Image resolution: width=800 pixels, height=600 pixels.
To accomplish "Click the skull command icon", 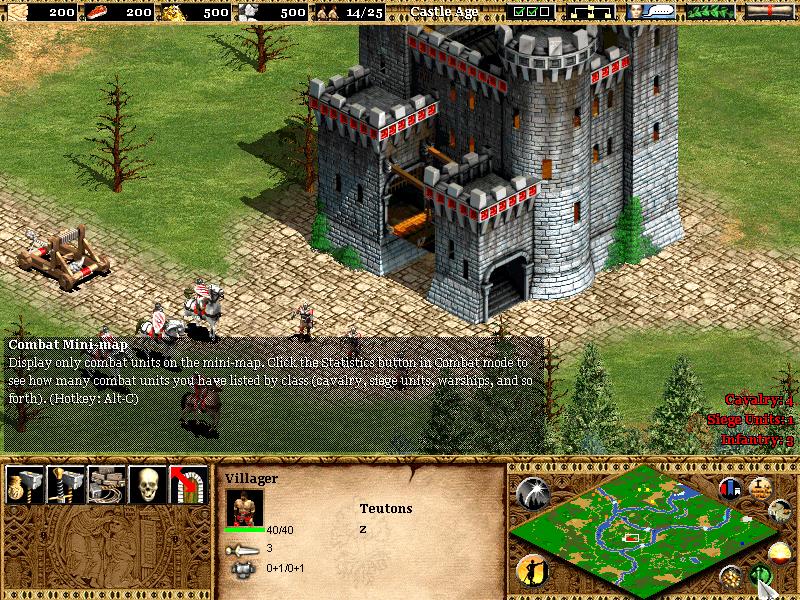I will (147, 484).
